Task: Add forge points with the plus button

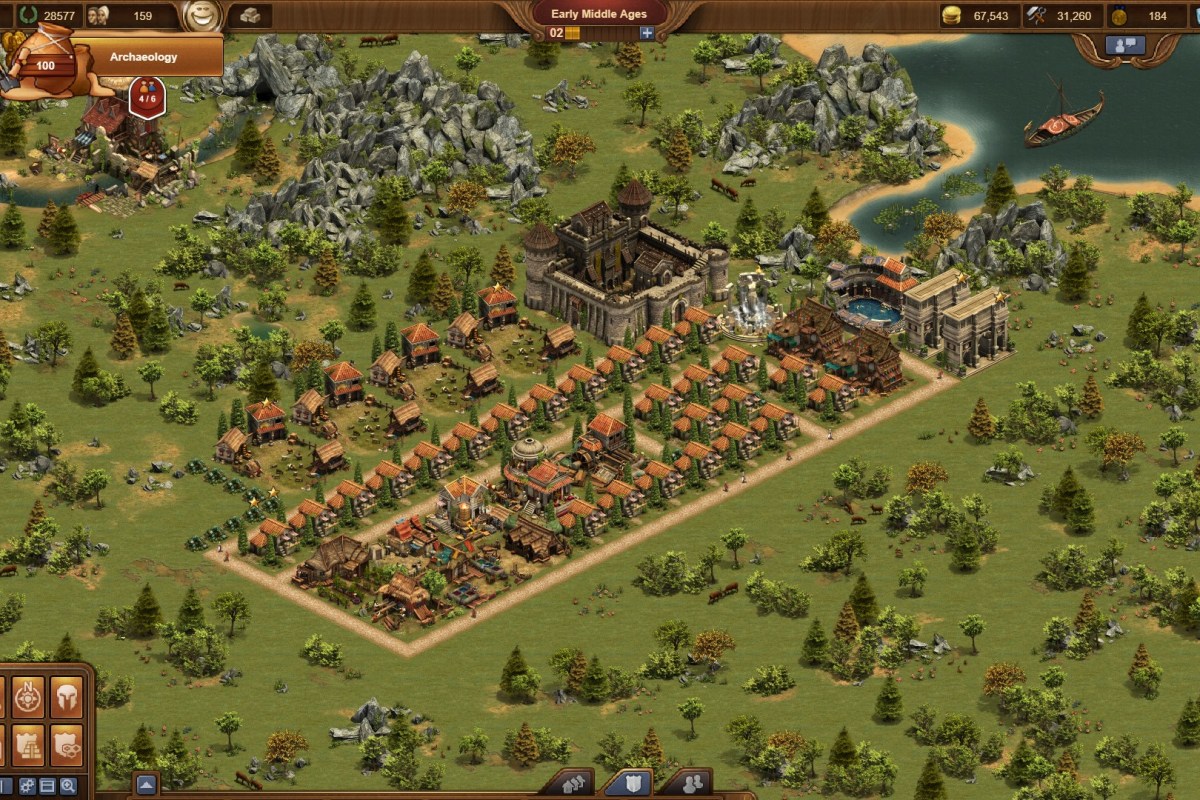Action: click(647, 33)
